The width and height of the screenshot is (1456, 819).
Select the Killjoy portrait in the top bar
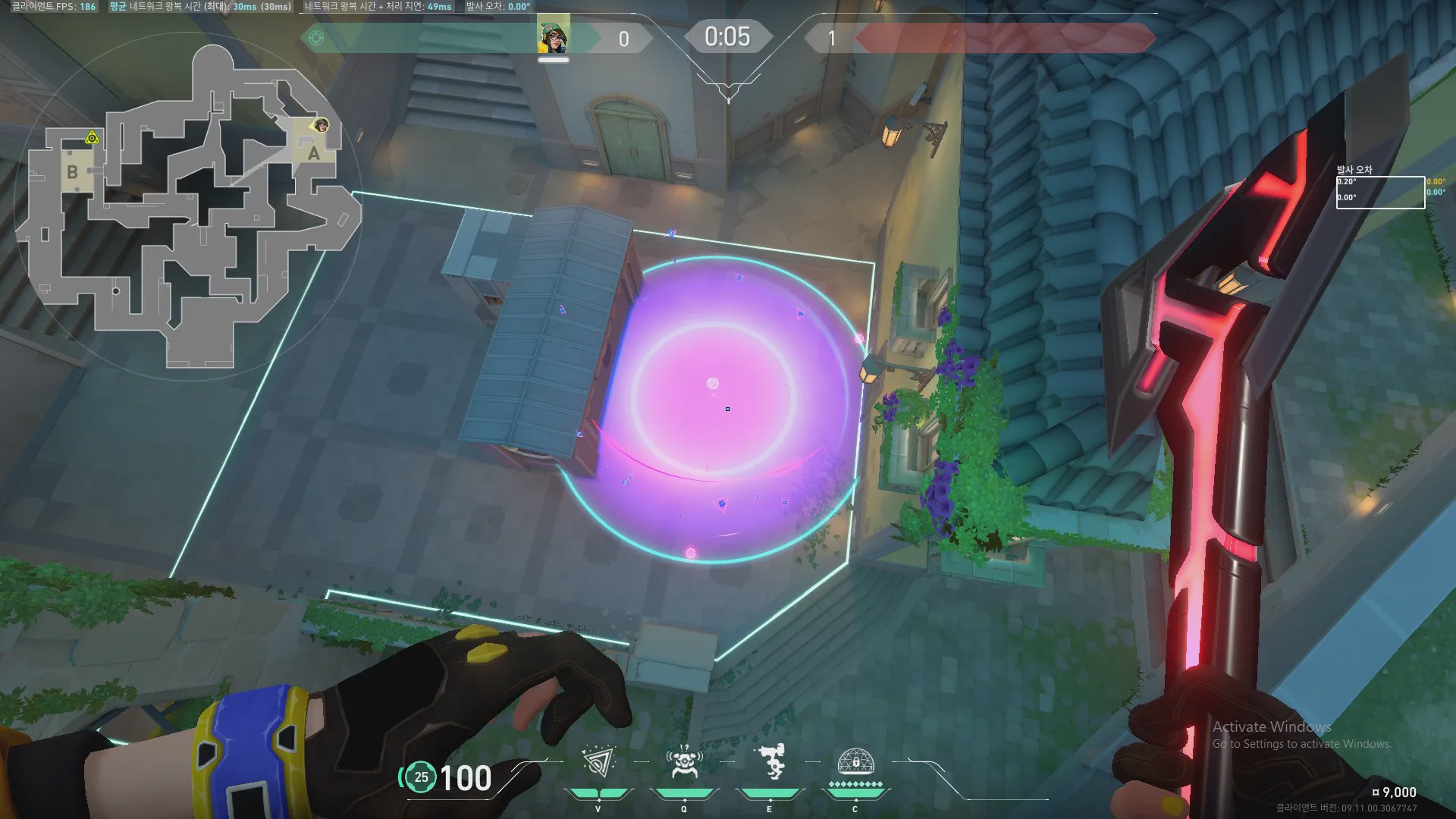pyautogui.click(x=554, y=36)
